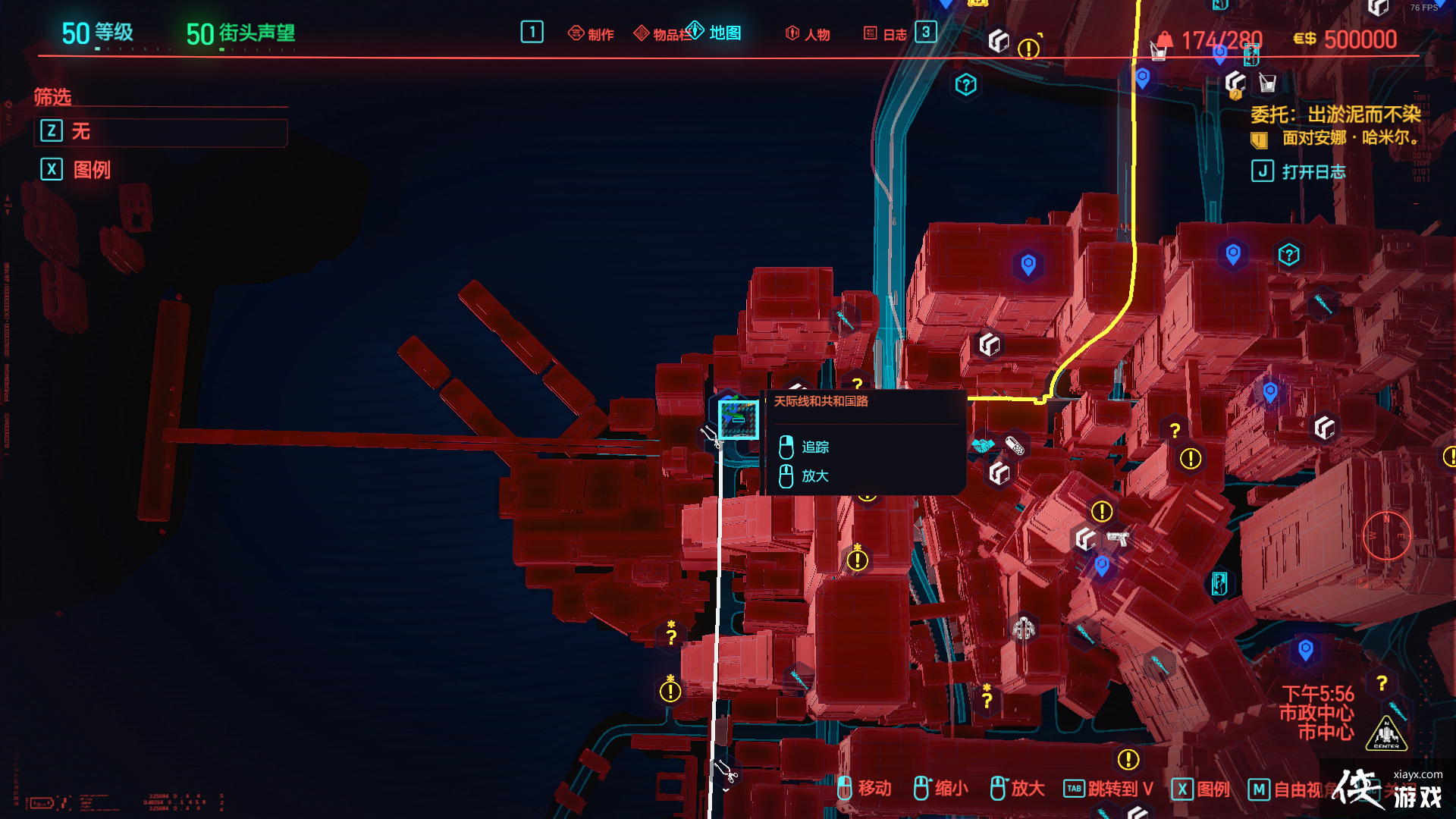Select the handshake marker on the map
1456x819 pixels.
coord(984,445)
